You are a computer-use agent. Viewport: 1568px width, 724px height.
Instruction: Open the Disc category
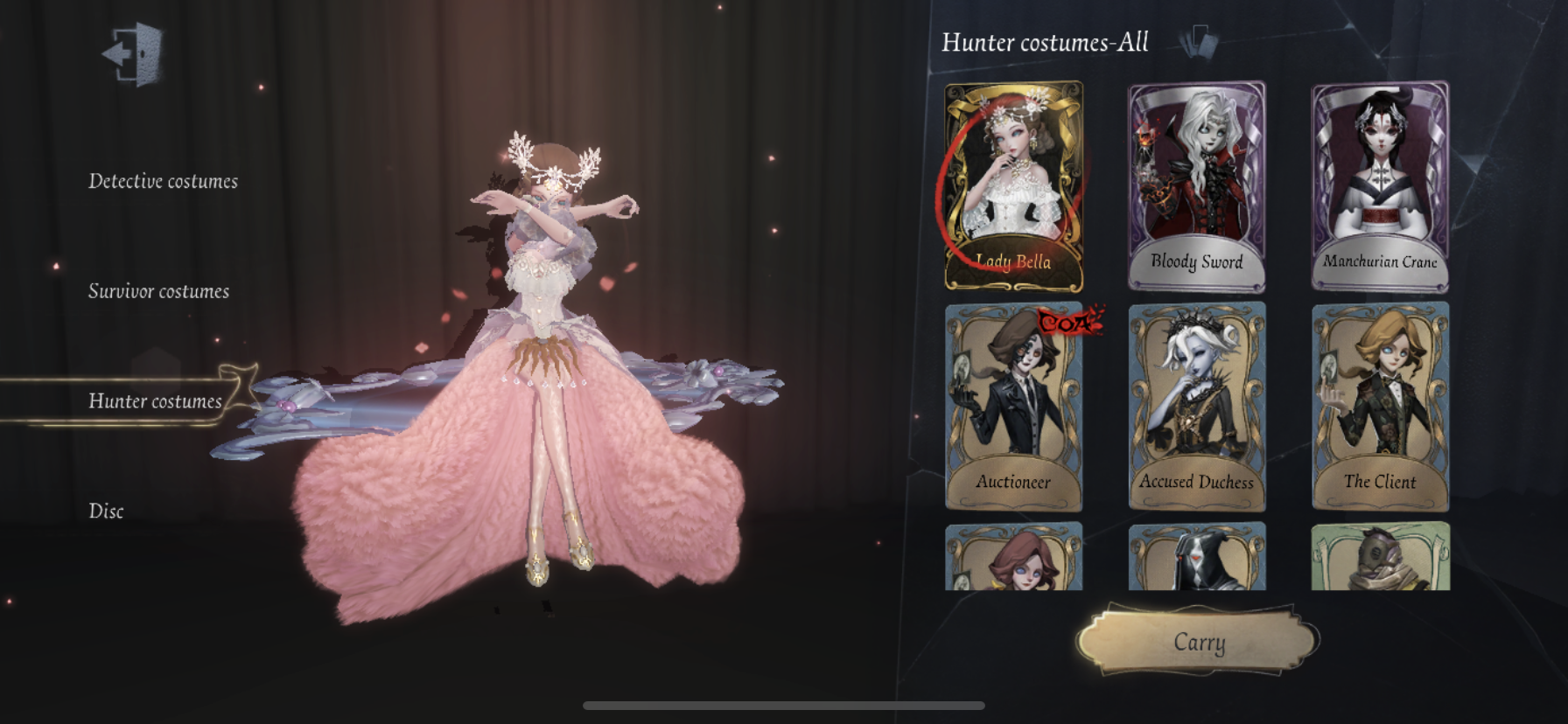[106, 512]
